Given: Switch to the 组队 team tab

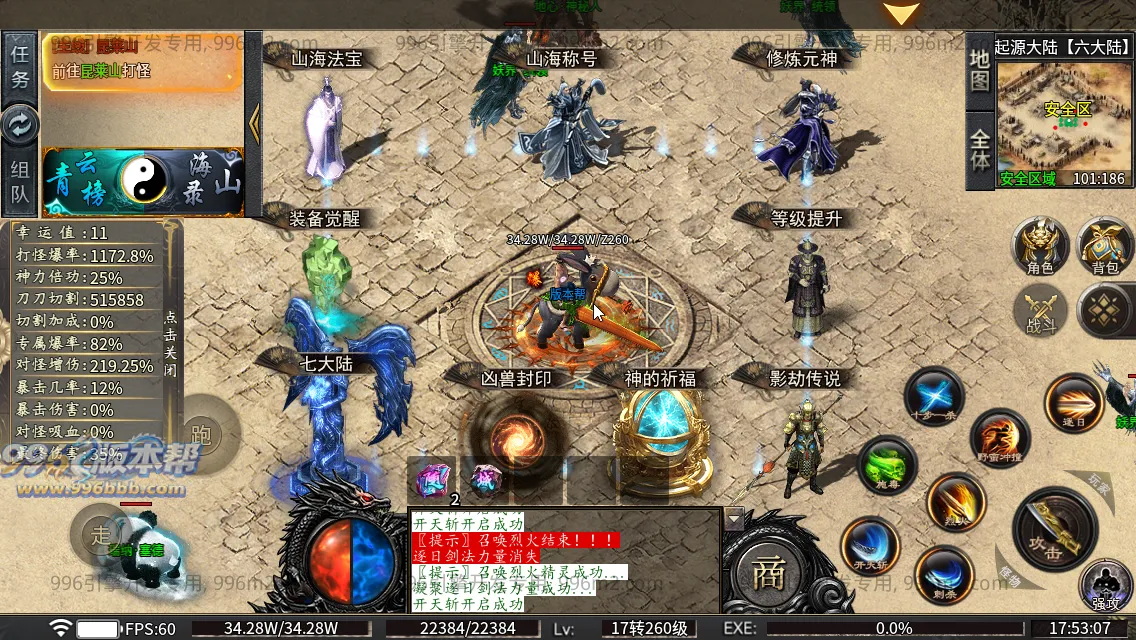Looking at the screenshot, I should point(20,182).
